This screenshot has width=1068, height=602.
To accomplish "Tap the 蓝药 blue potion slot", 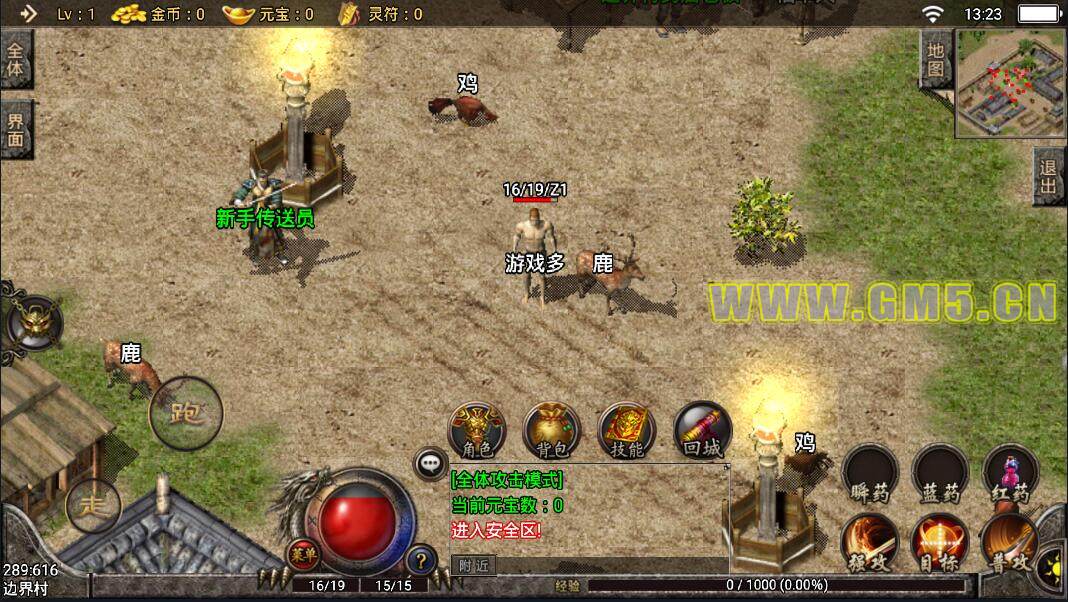I will [940, 474].
